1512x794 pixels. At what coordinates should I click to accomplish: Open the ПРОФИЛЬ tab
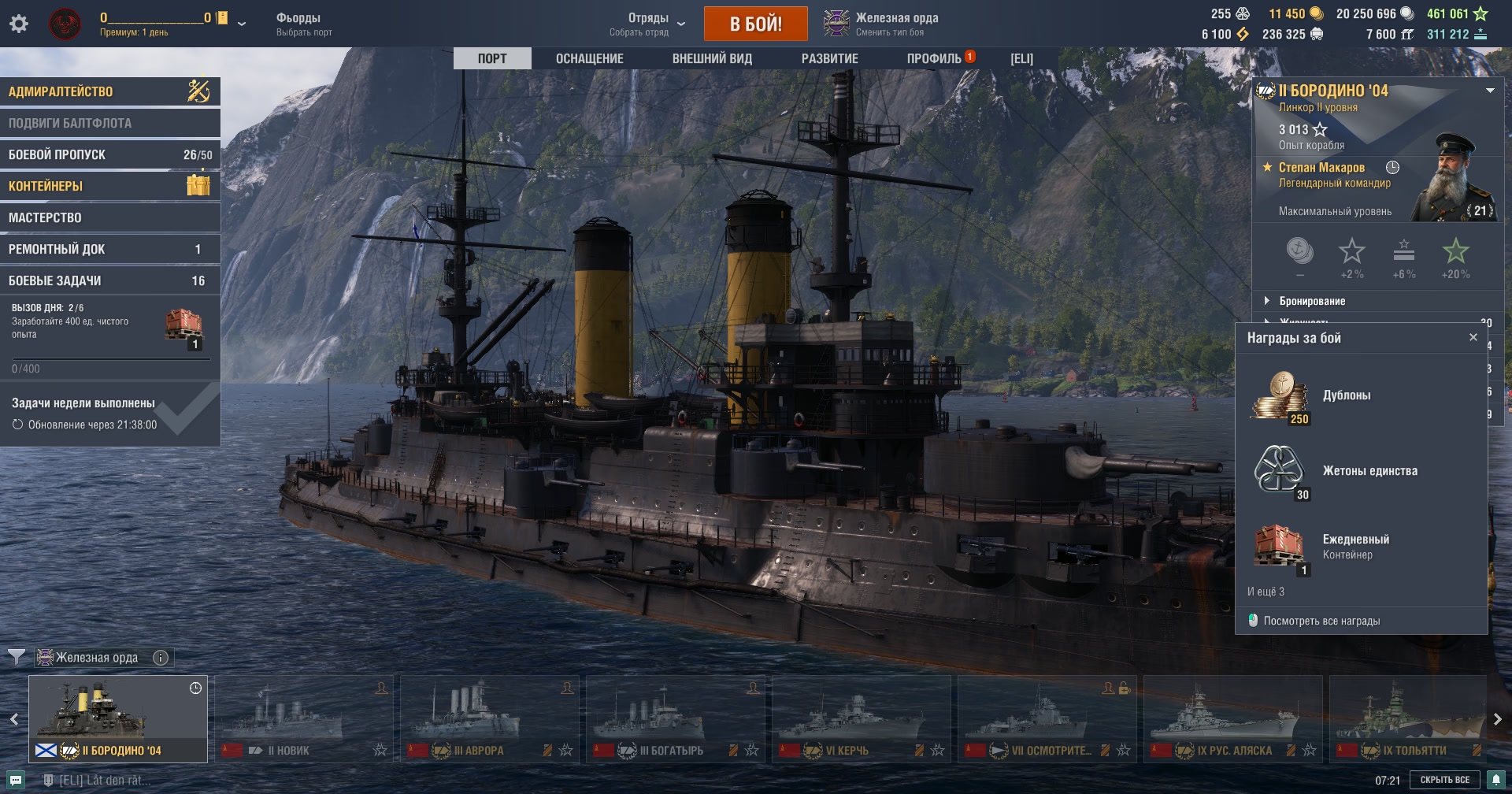(934, 58)
